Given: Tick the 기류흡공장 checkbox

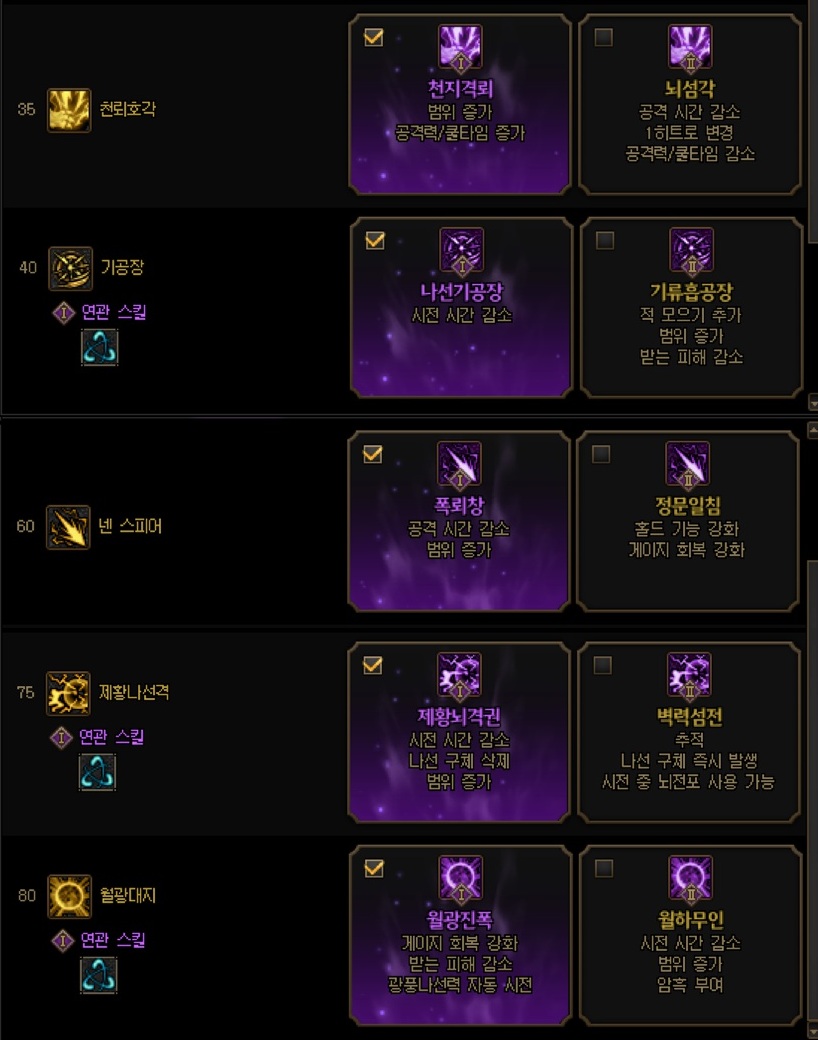Looking at the screenshot, I should tap(603, 241).
